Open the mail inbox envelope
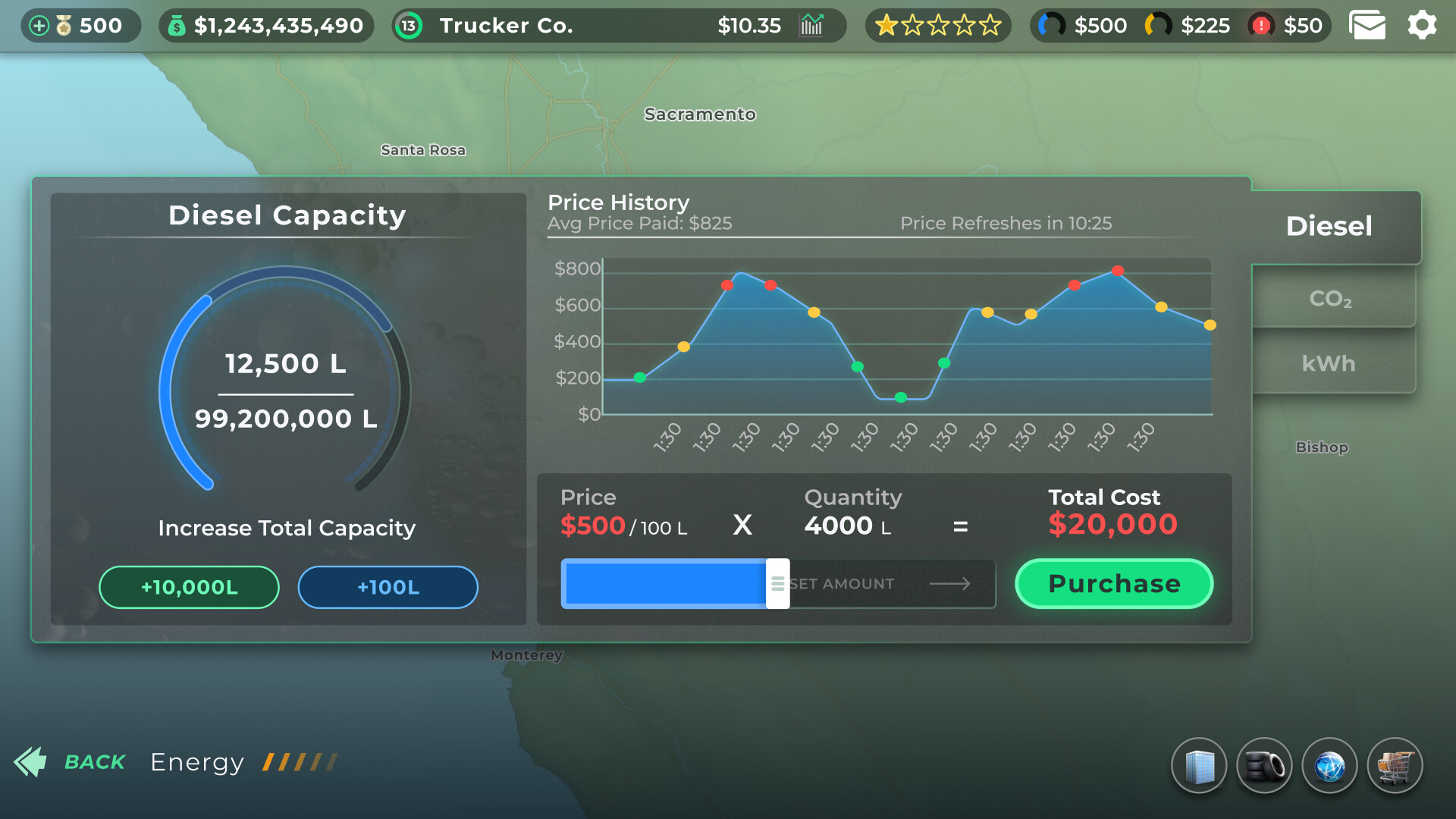The height and width of the screenshot is (819, 1456). tap(1367, 25)
